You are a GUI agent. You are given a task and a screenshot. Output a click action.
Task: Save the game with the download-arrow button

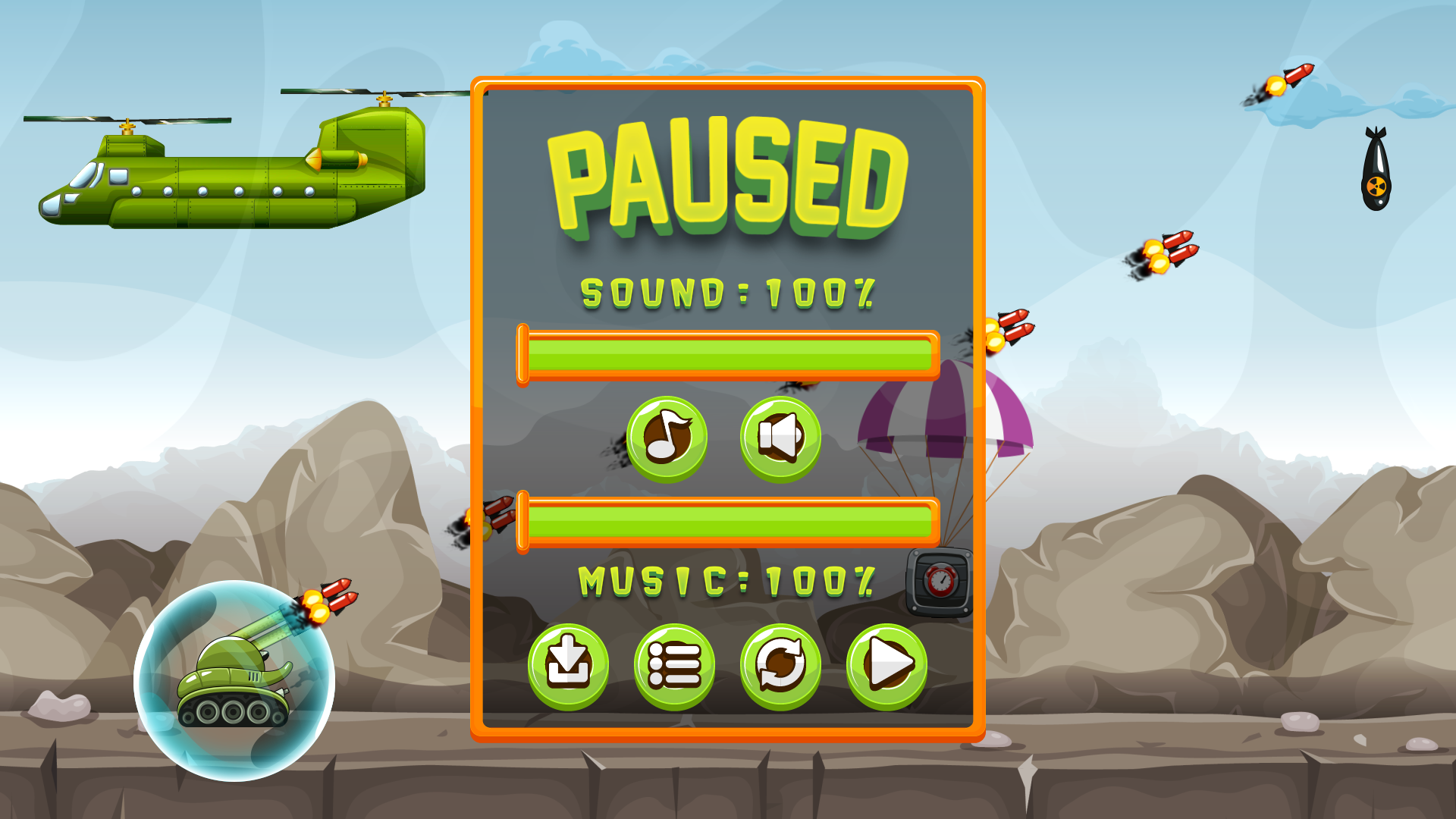(568, 666)
